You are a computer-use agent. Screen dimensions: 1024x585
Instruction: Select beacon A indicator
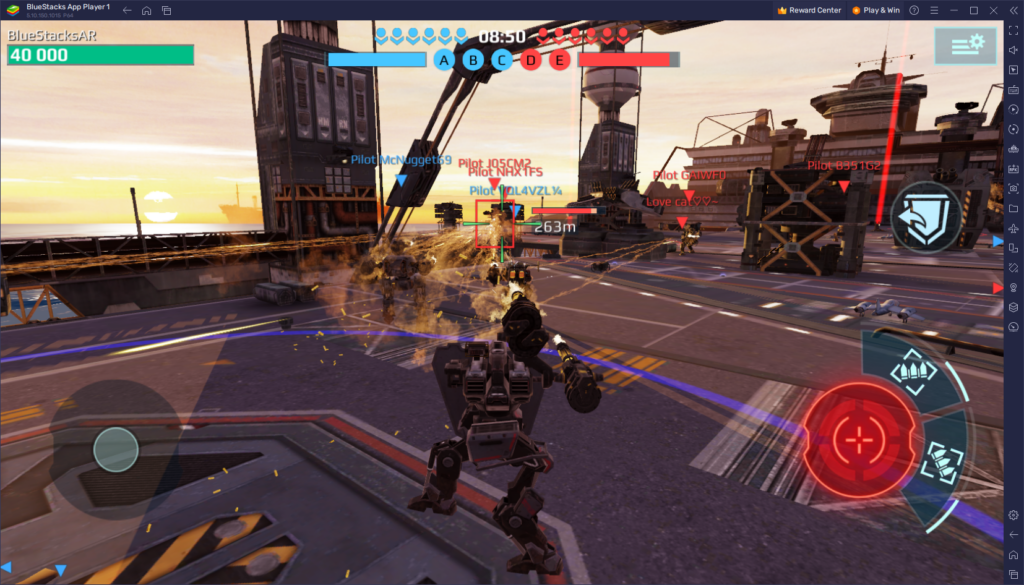coord(445,60)
